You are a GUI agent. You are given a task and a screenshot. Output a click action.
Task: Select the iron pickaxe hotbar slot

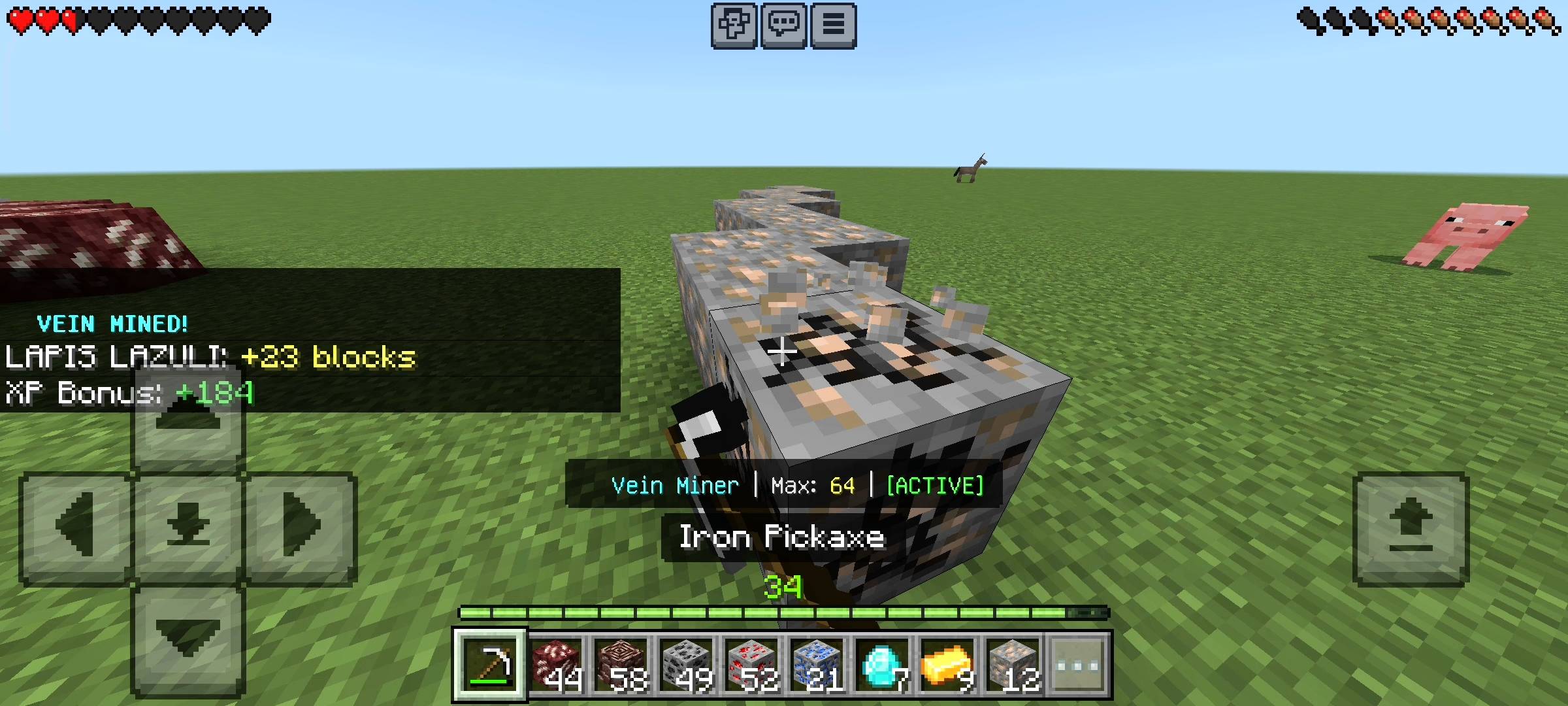[x=491, y=665]
